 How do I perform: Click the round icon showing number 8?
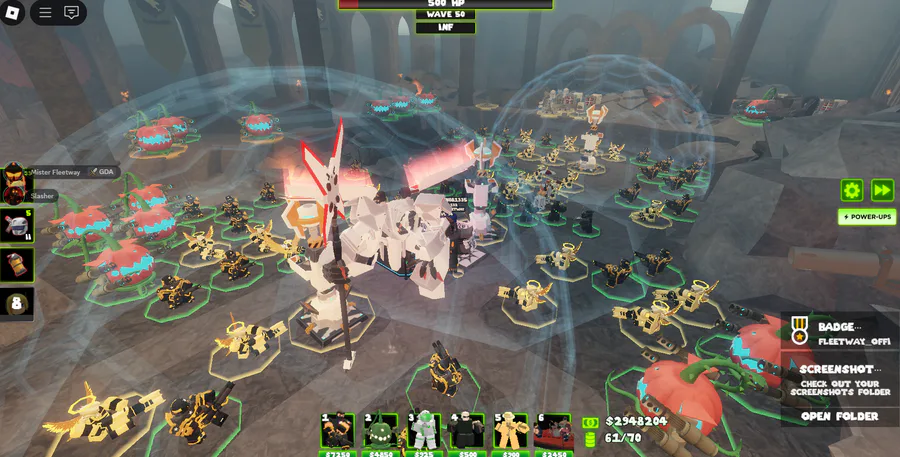coord(17,303)
